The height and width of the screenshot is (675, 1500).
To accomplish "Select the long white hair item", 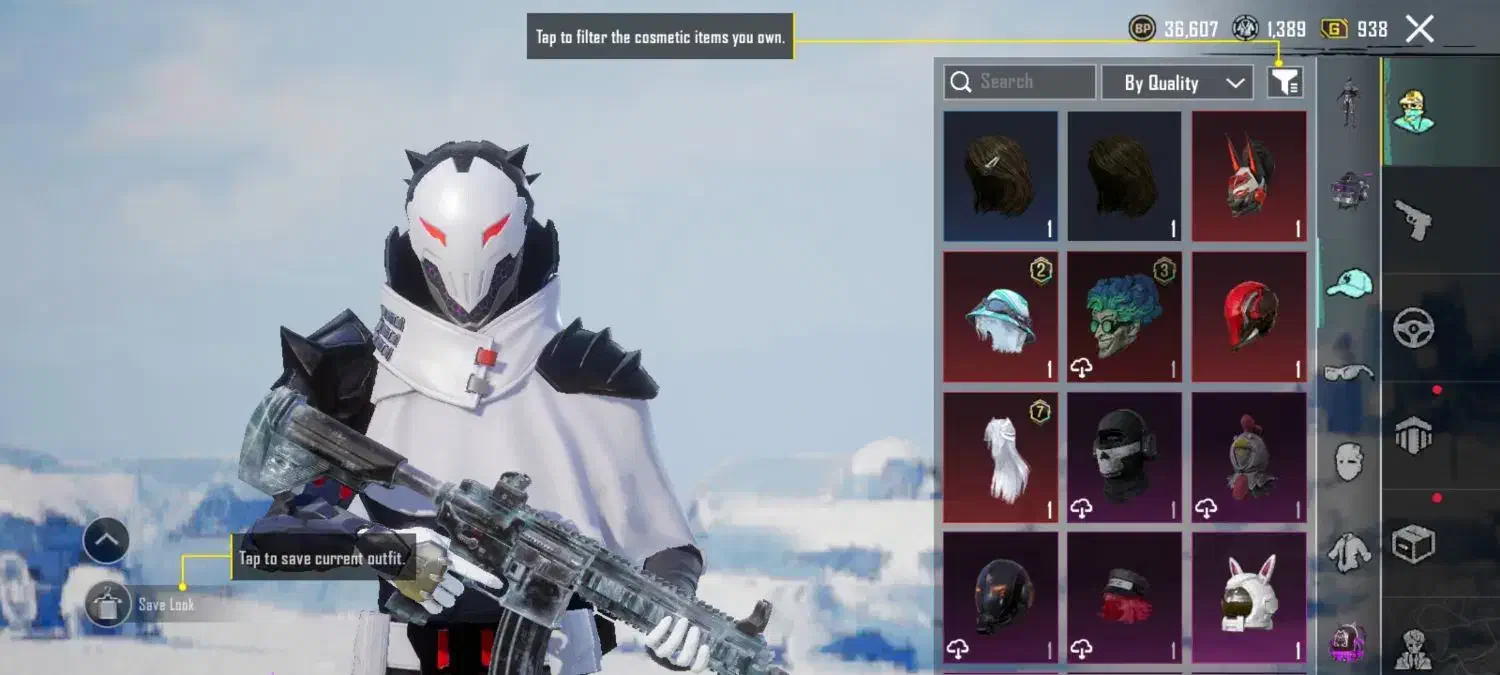I will [1000, 457].
